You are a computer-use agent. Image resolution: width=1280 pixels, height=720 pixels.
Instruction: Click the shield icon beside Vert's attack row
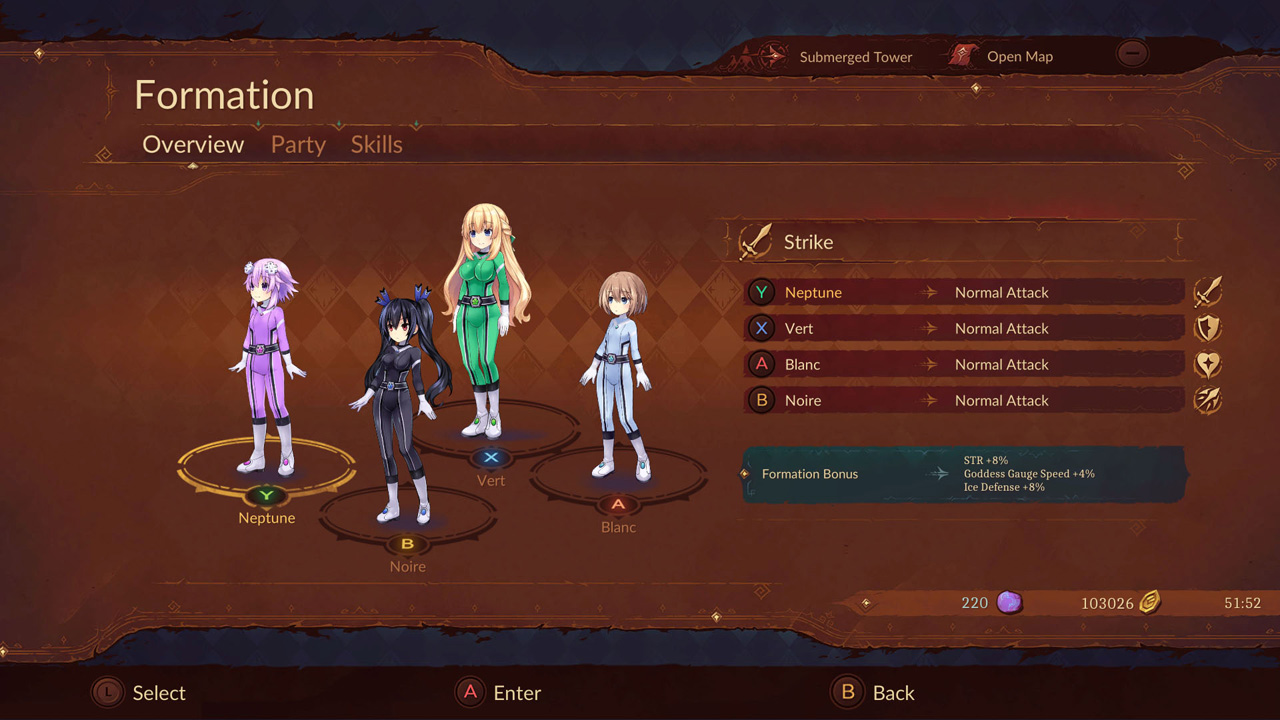(x=1207, y=327)
